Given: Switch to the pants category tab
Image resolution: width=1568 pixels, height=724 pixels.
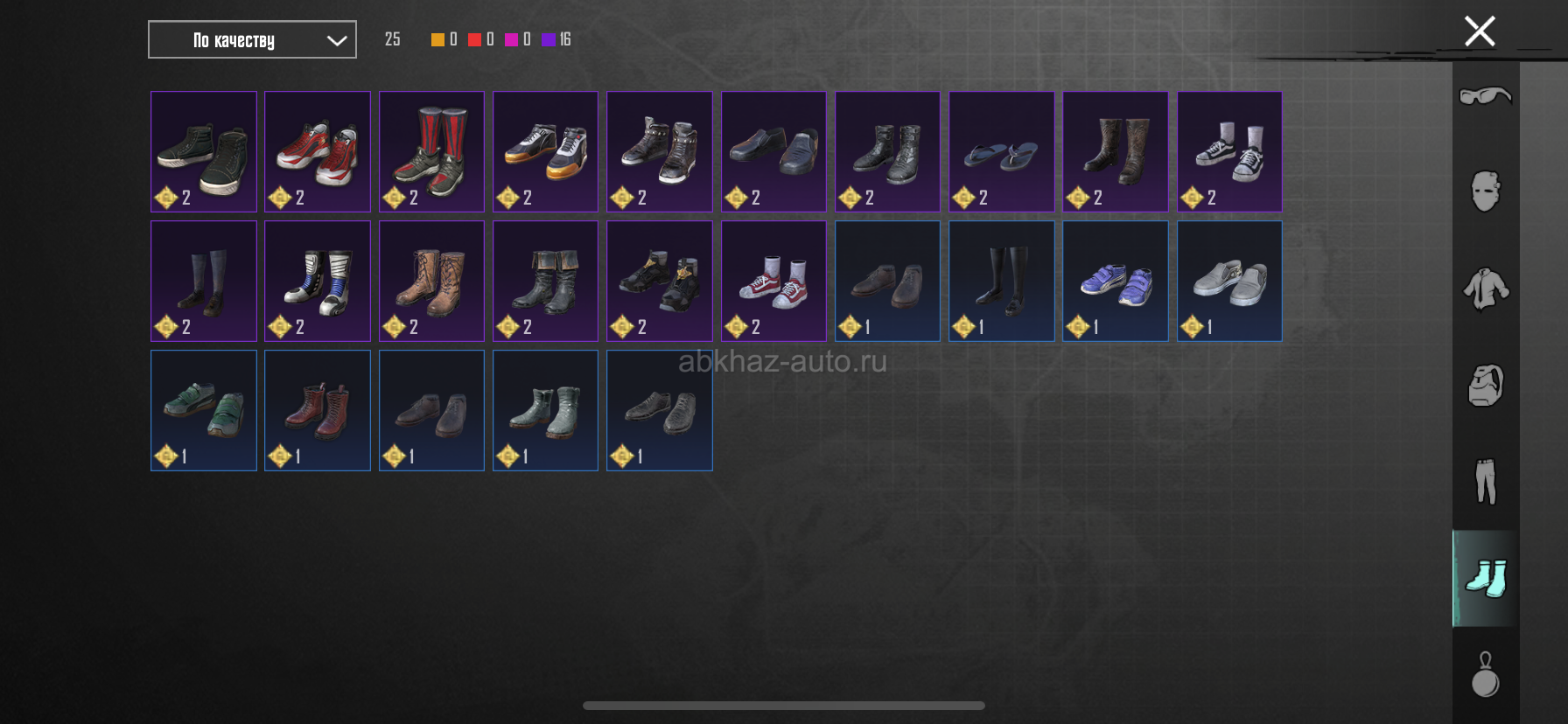Looking at the screenshot, I should (1485, 481).
